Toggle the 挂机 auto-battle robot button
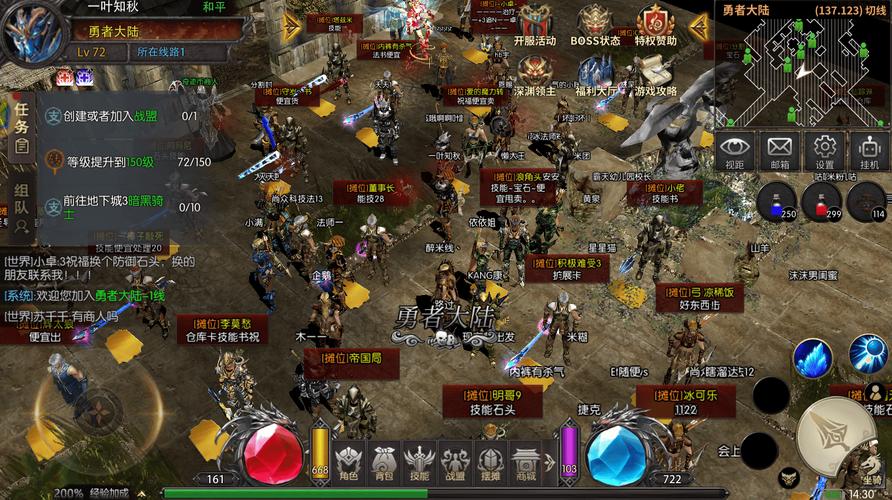The height and width of the screenshot is (500, 892). (869, 151)
